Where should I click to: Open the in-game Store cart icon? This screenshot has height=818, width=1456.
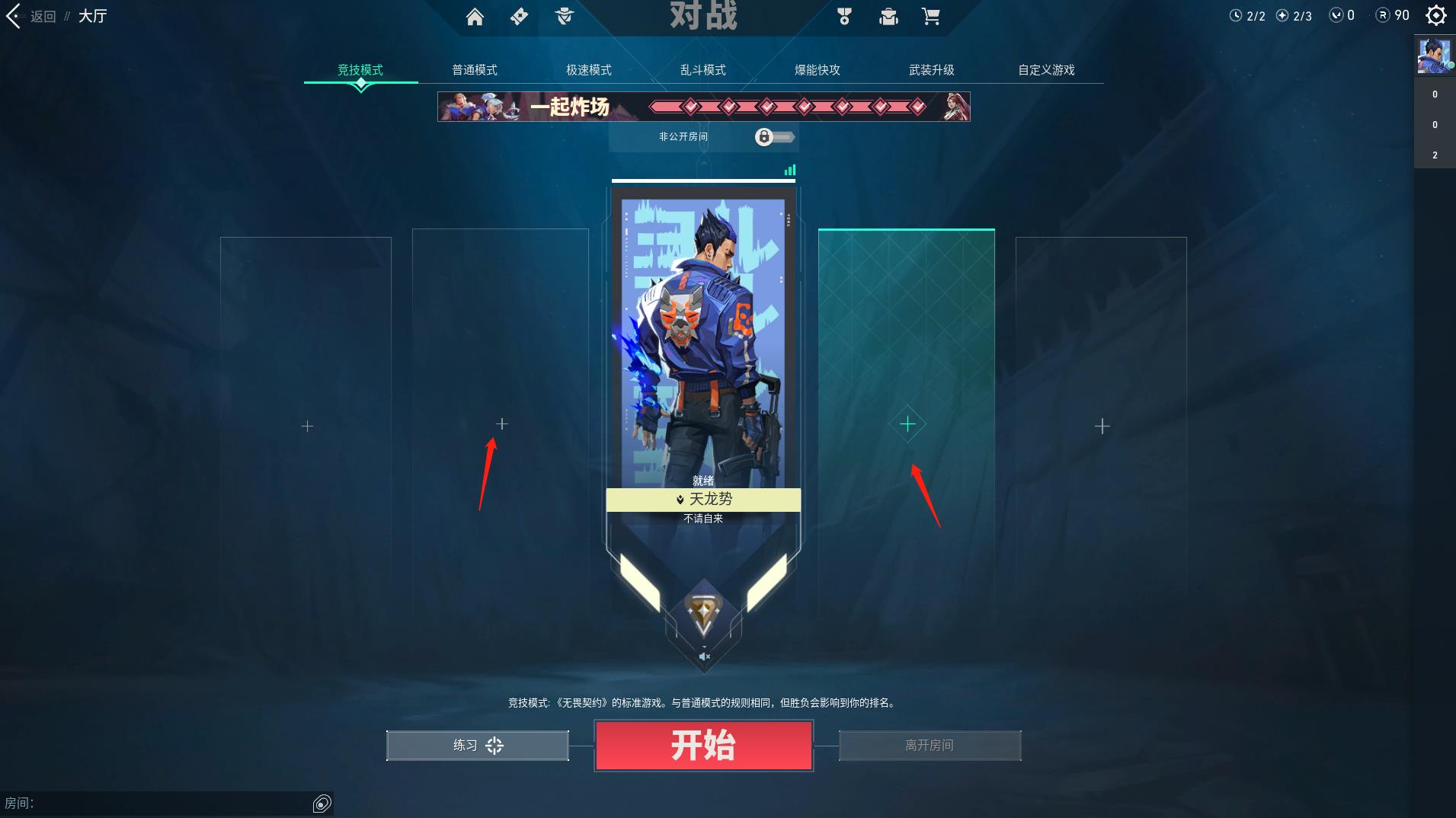pyautogui.click(x=930, y=16)
